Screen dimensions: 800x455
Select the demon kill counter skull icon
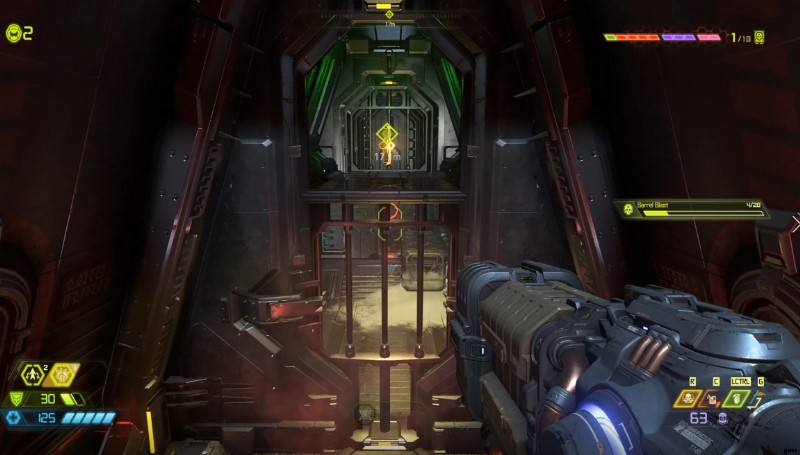(x=760, y=37)
